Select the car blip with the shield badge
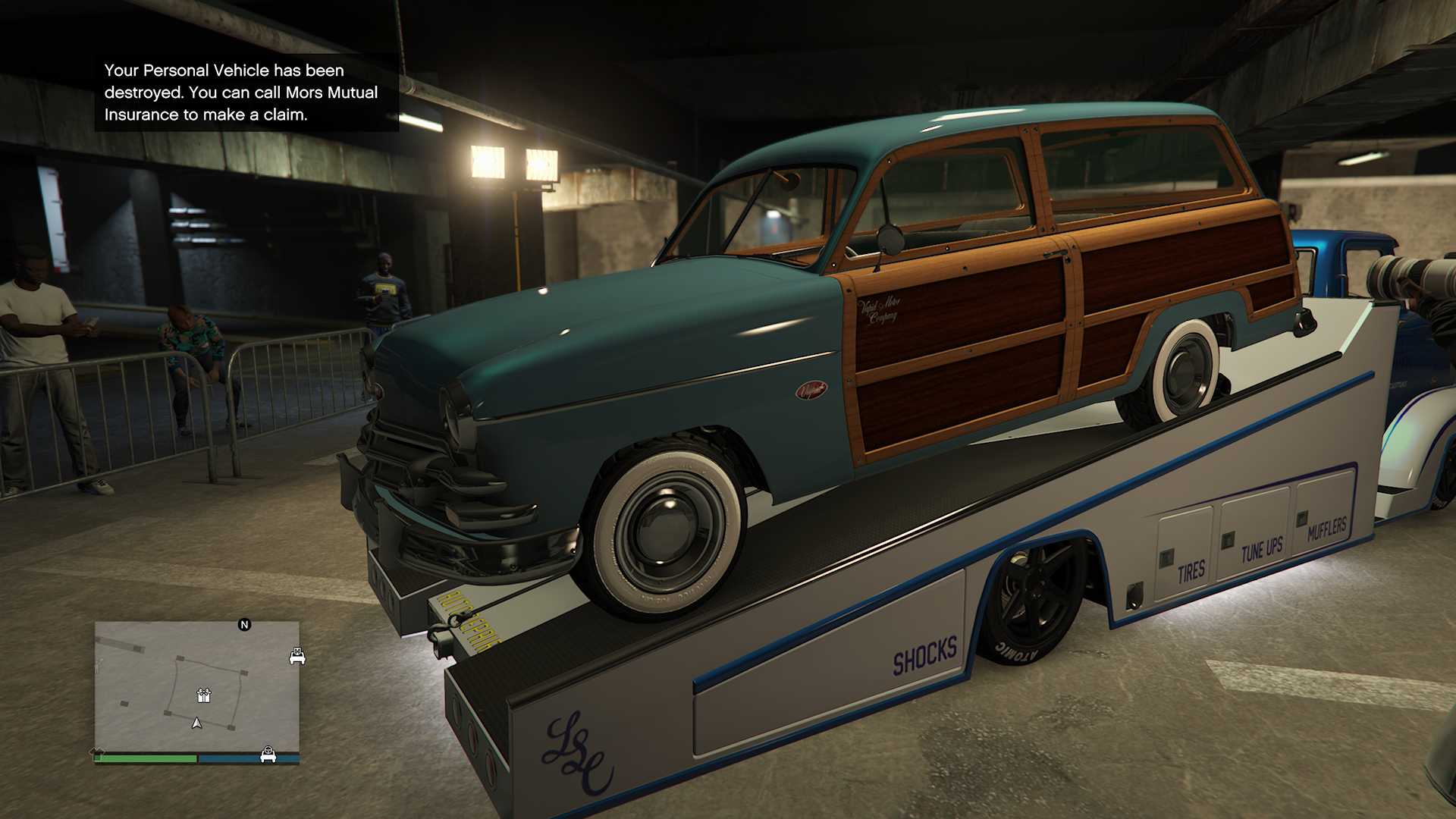Image resolution: width=1456 pixels, height=819 pixels. coord(297,656)
